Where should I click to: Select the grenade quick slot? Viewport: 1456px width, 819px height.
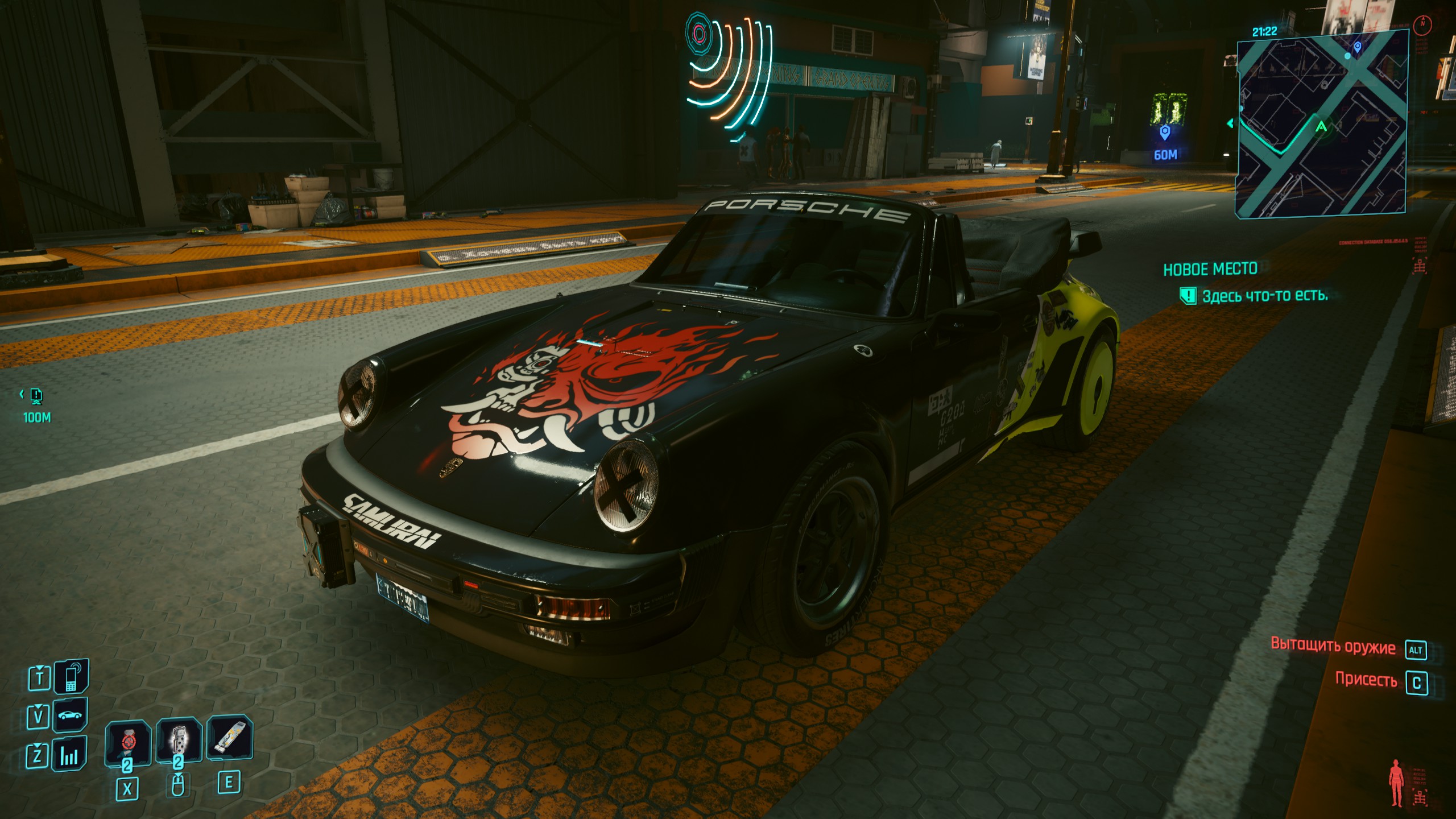tap(179, 741)
